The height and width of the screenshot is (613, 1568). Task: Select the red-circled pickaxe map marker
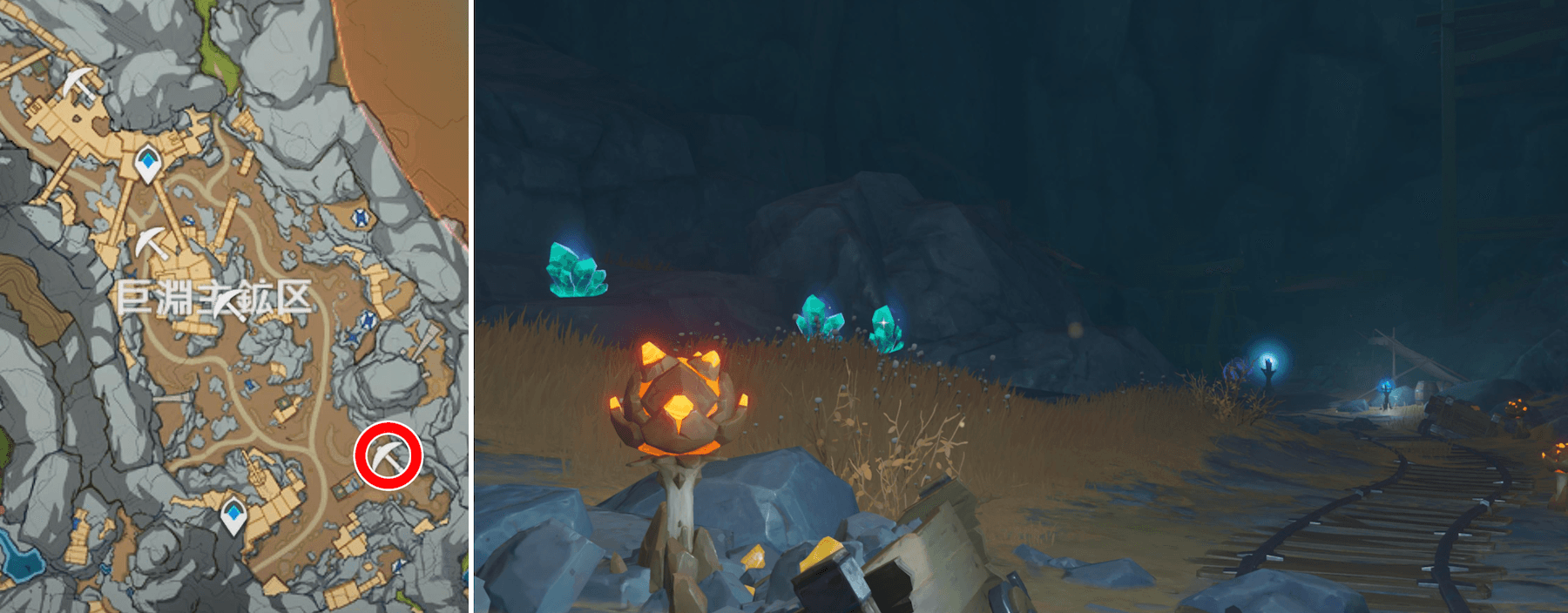(x=388, y=455)
